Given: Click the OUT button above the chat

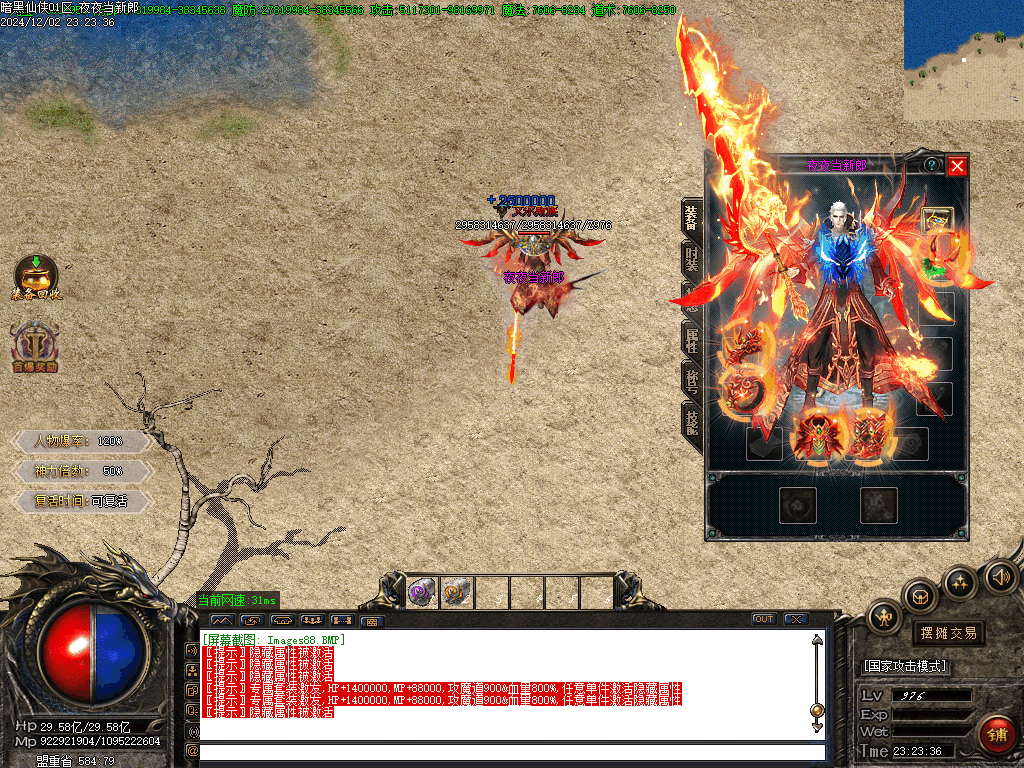Looking at the screenshot, I should (x=764, y=619).
